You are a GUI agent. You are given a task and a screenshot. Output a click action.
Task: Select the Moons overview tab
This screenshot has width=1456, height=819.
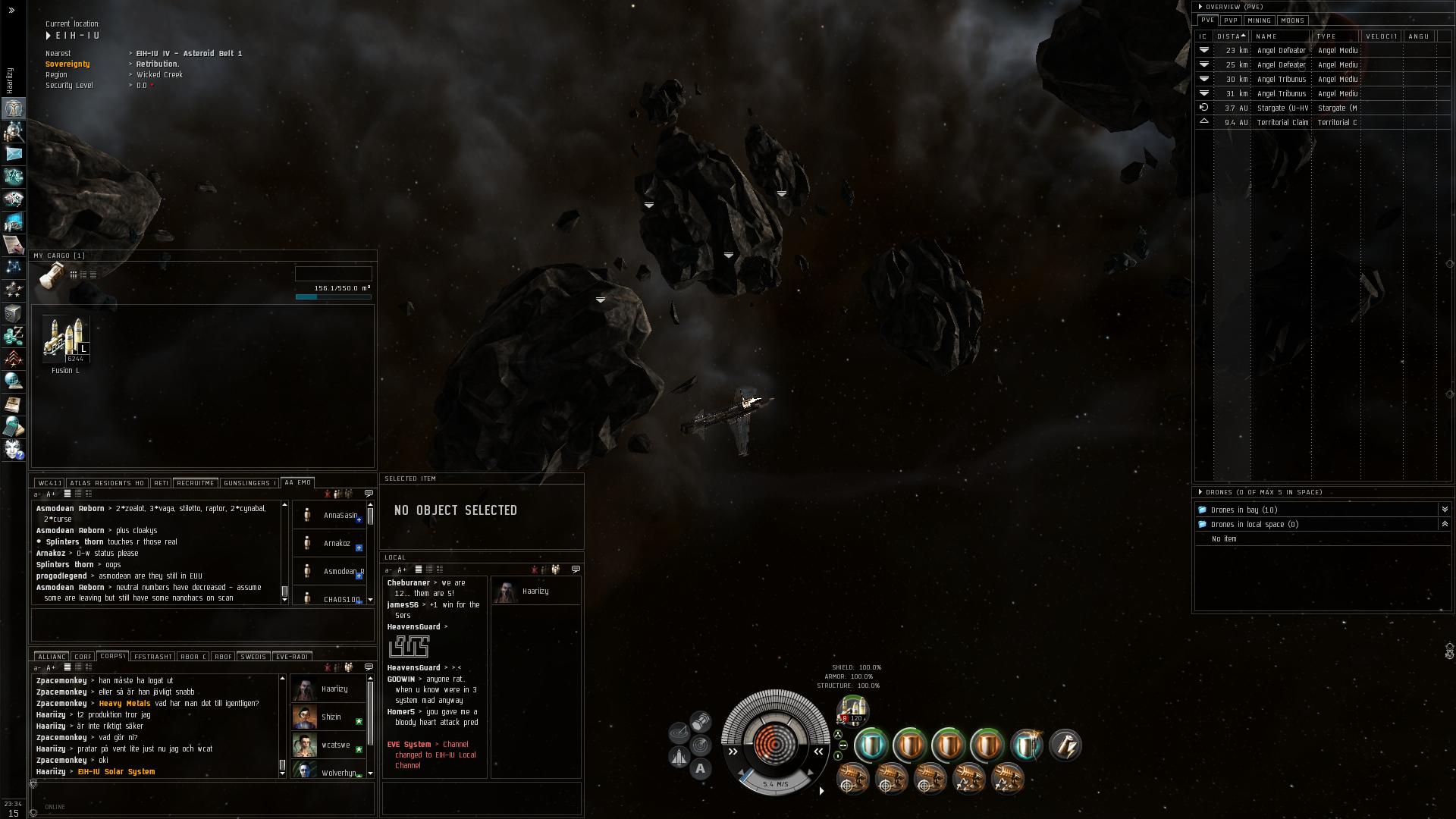[x=1292, y=20]
